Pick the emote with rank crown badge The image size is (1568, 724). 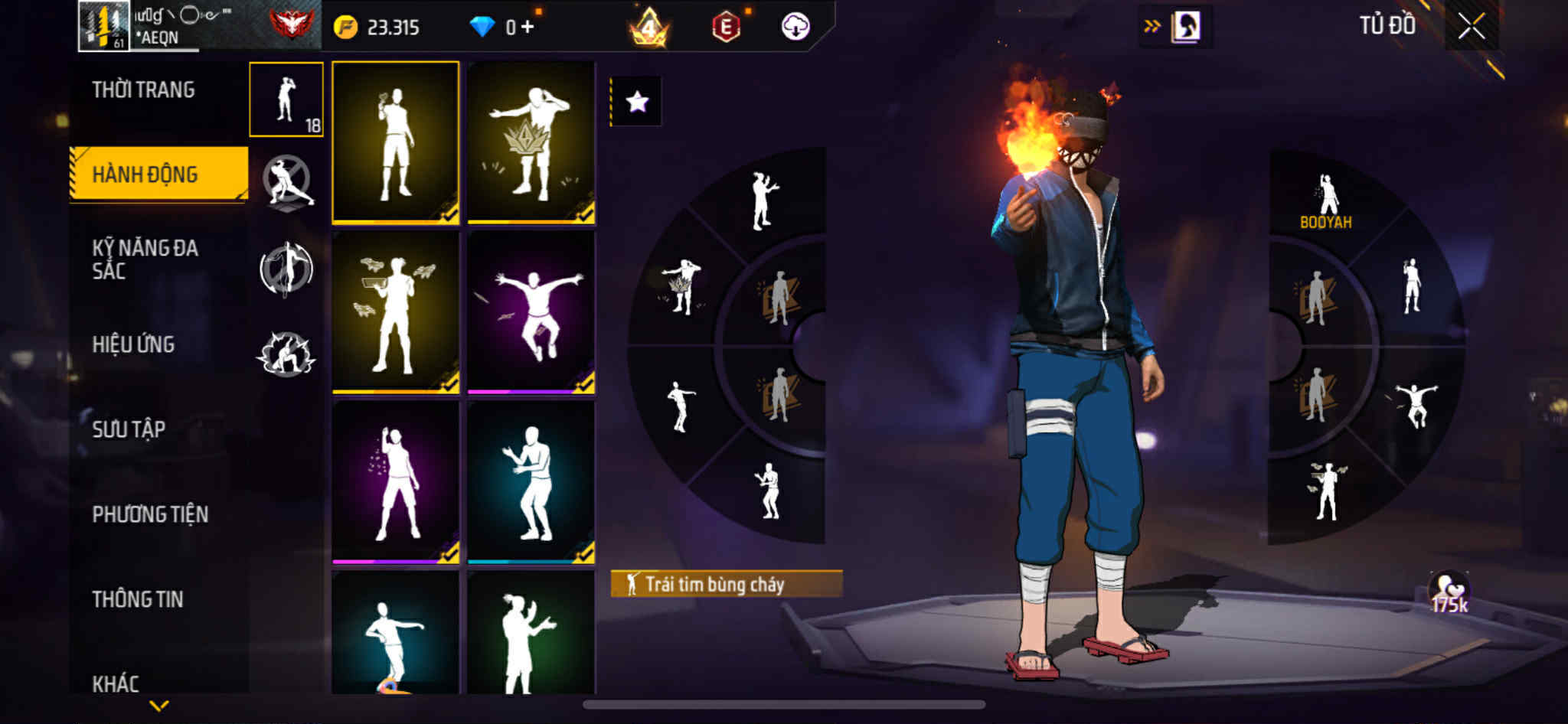point(531,143)
